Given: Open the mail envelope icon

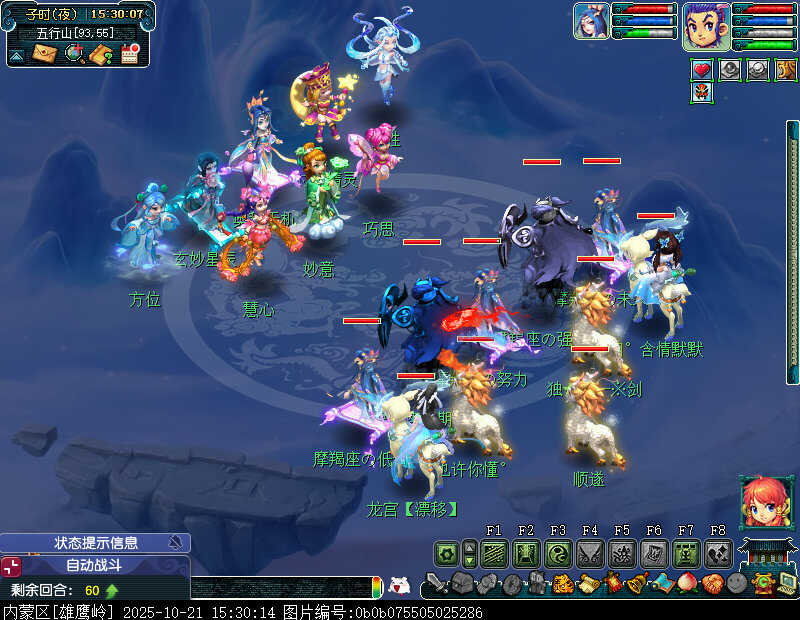Looking at the screenshot, I should click(x=45, y=54).
